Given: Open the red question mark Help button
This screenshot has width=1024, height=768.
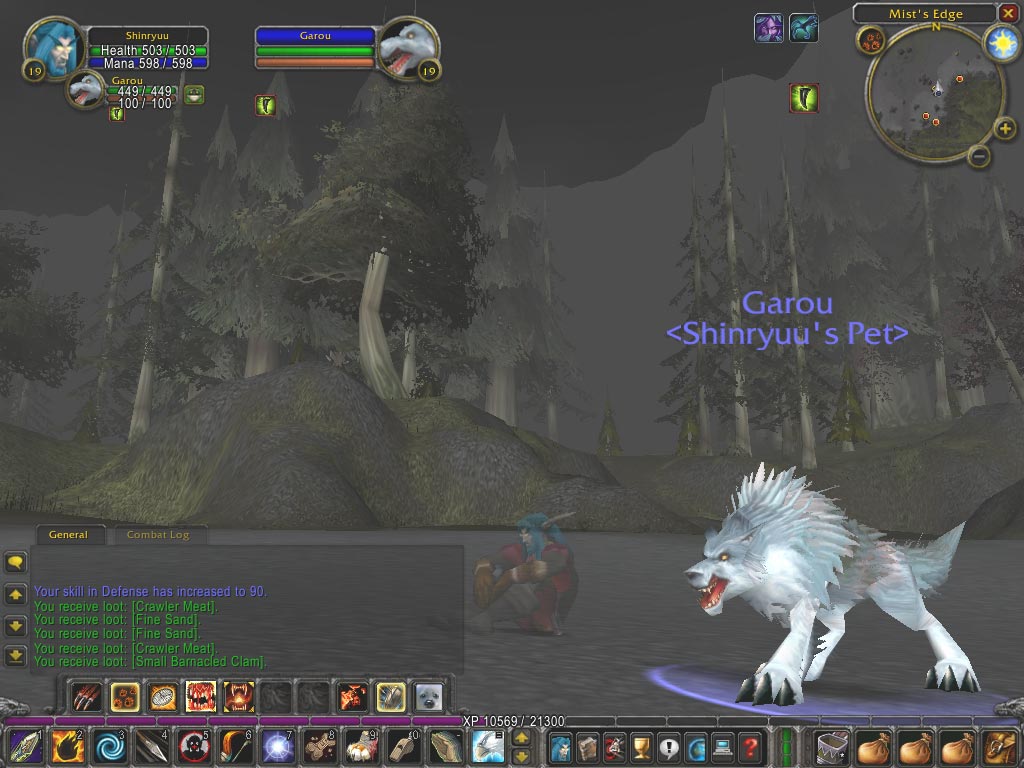Looking at the screenshot, I should [750, 747].
